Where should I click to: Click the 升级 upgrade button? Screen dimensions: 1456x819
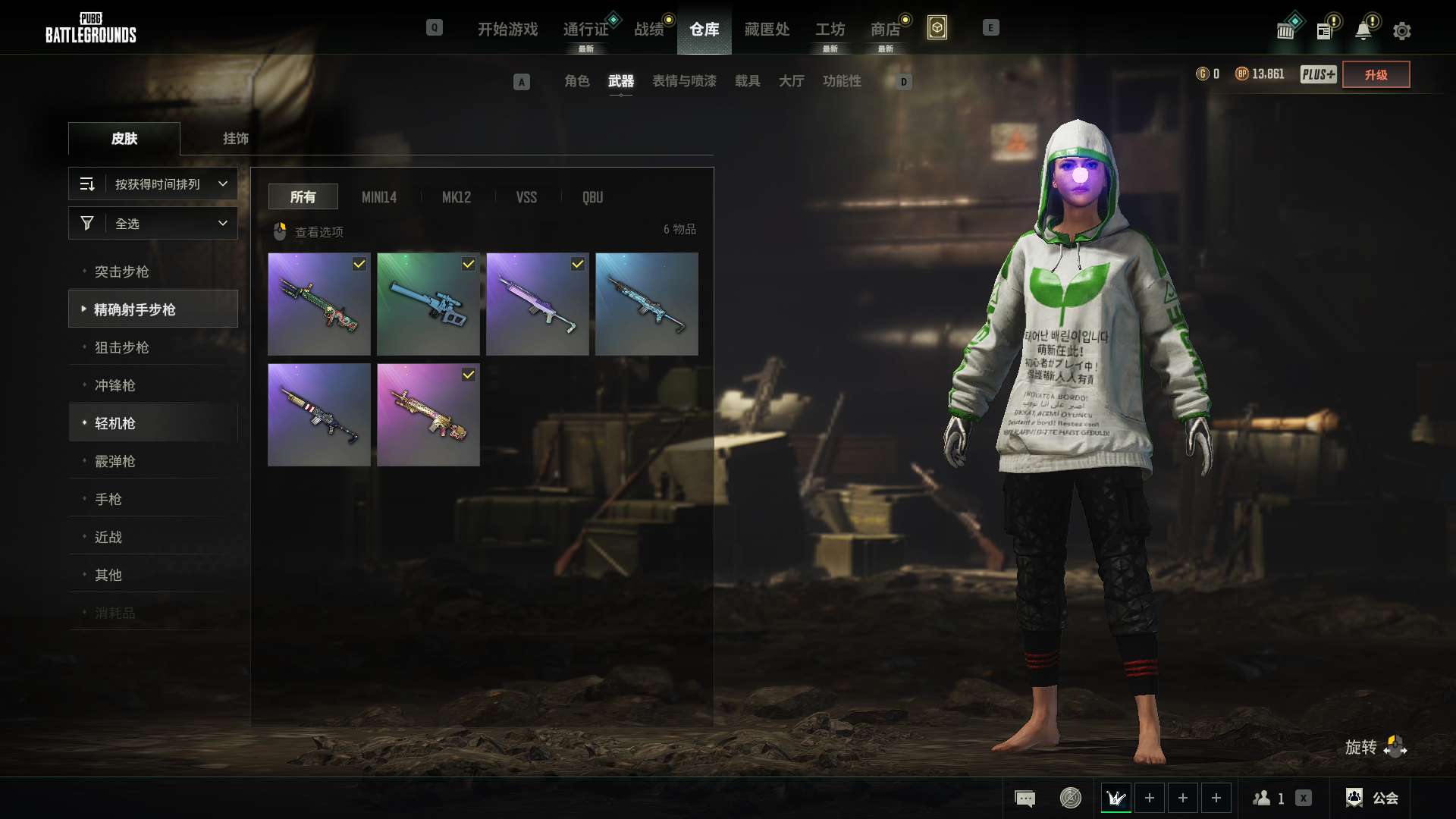pos(1376,74)
